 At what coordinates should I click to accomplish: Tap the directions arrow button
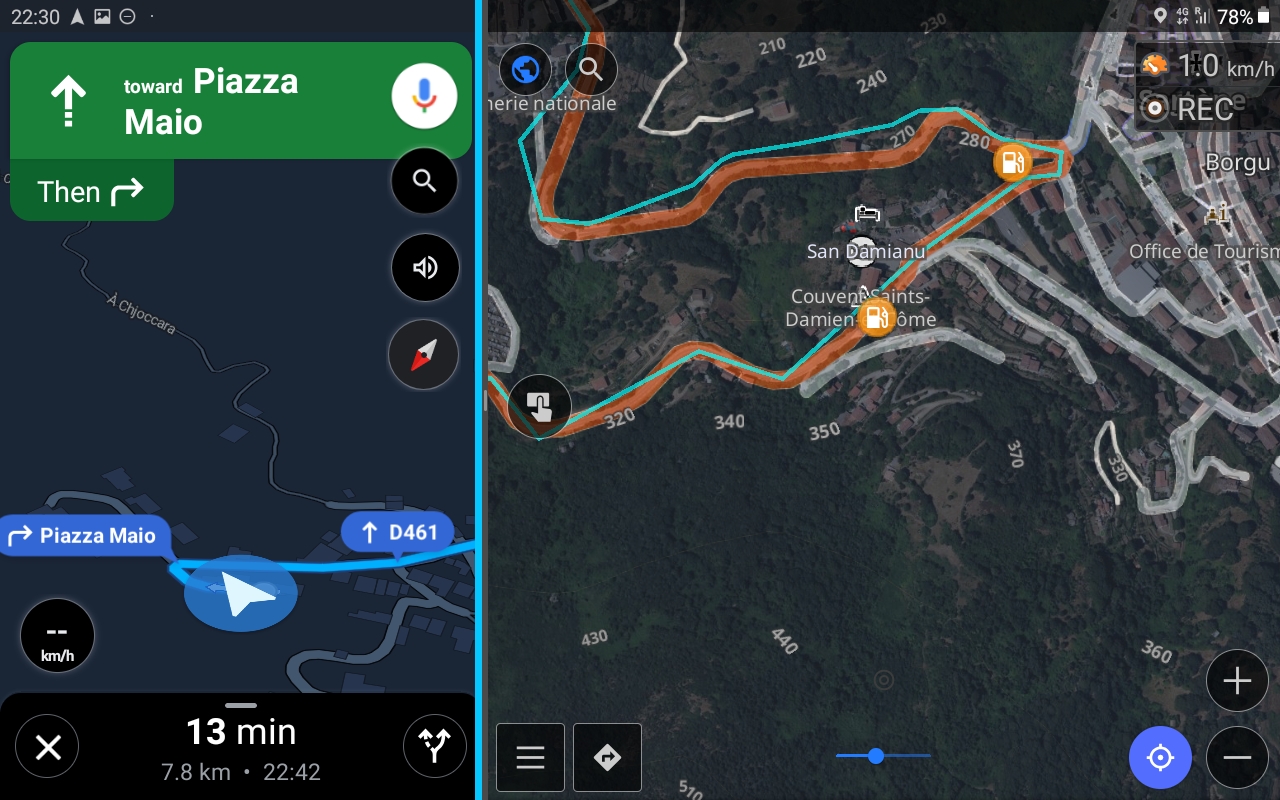click(x=607, y=757)
